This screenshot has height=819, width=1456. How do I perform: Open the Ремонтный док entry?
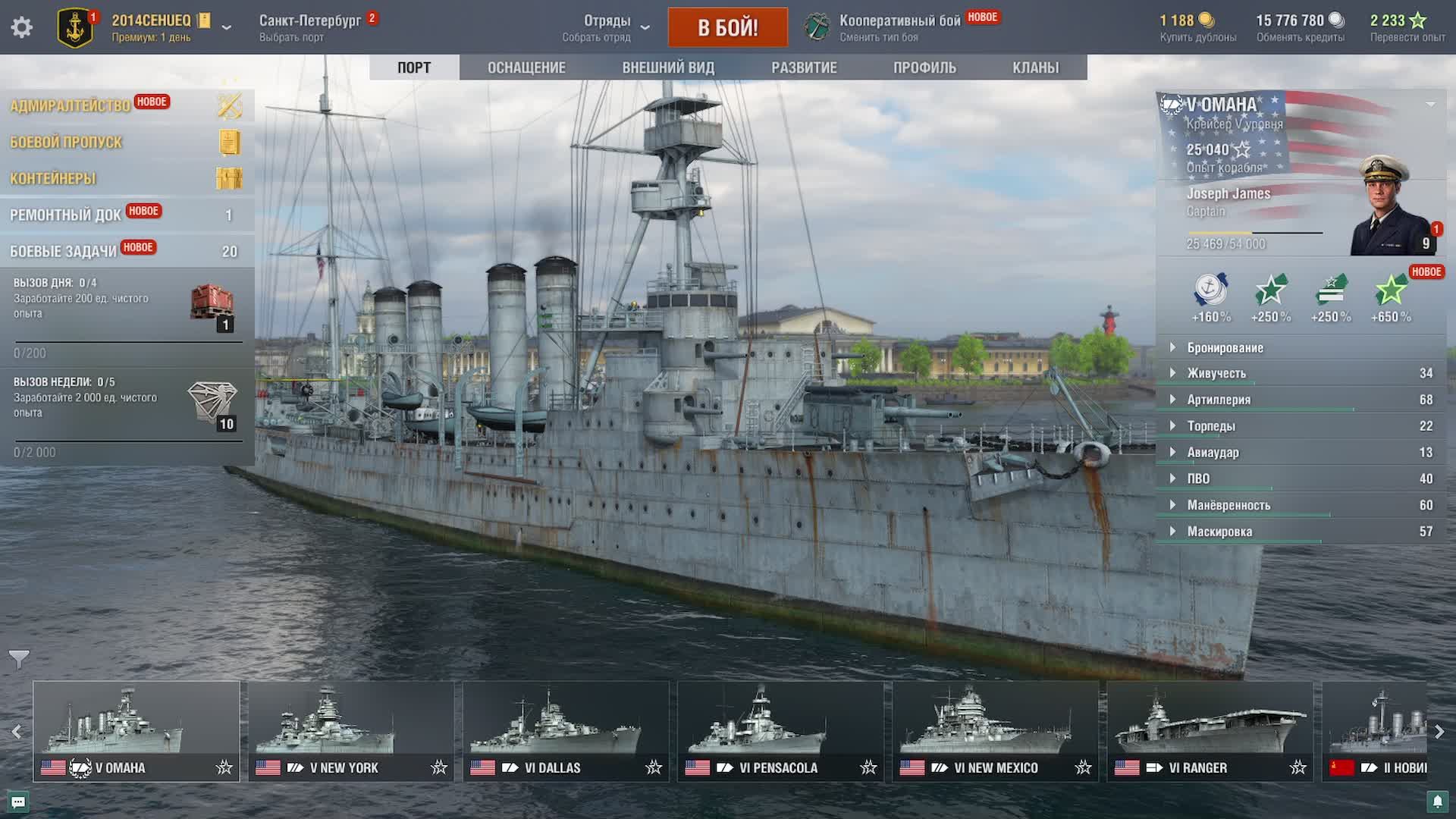click(65, 215)
